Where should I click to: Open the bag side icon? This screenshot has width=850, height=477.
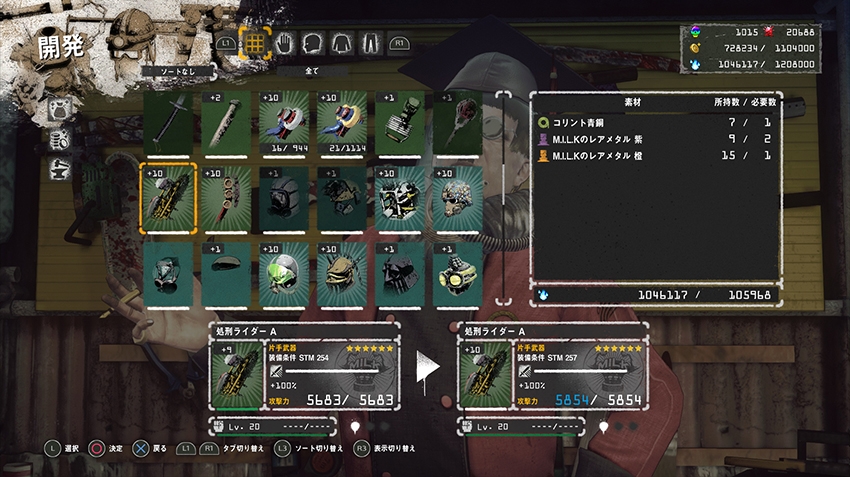coord(59,109)
